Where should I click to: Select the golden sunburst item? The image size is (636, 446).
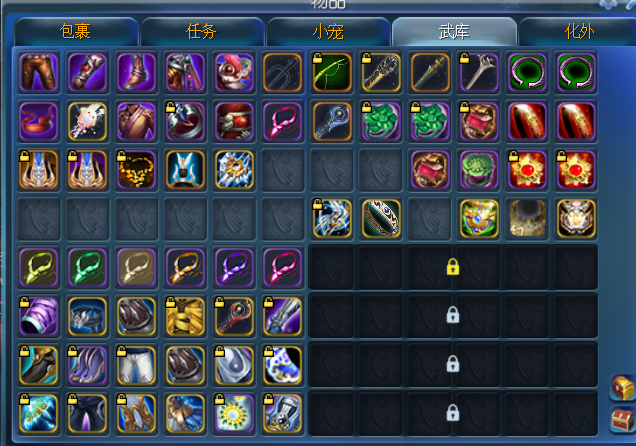pos(234,414)
